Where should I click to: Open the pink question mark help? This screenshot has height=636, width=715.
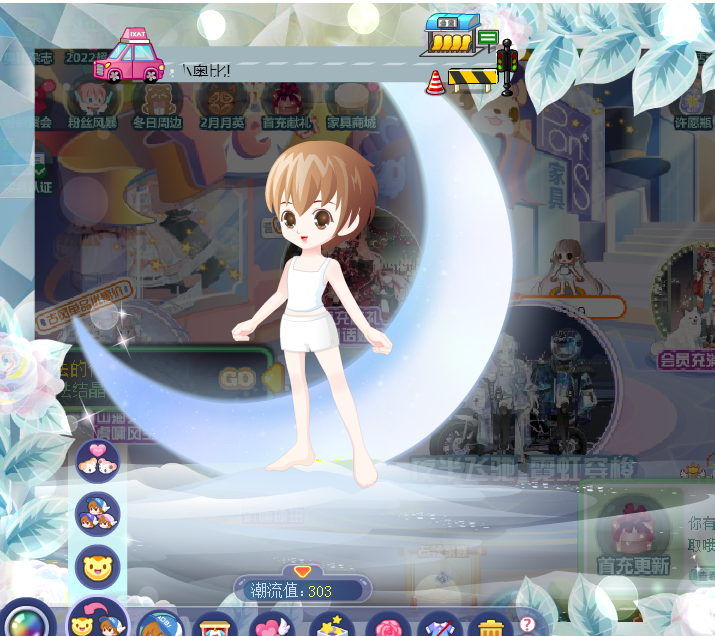tap(527, 624)
